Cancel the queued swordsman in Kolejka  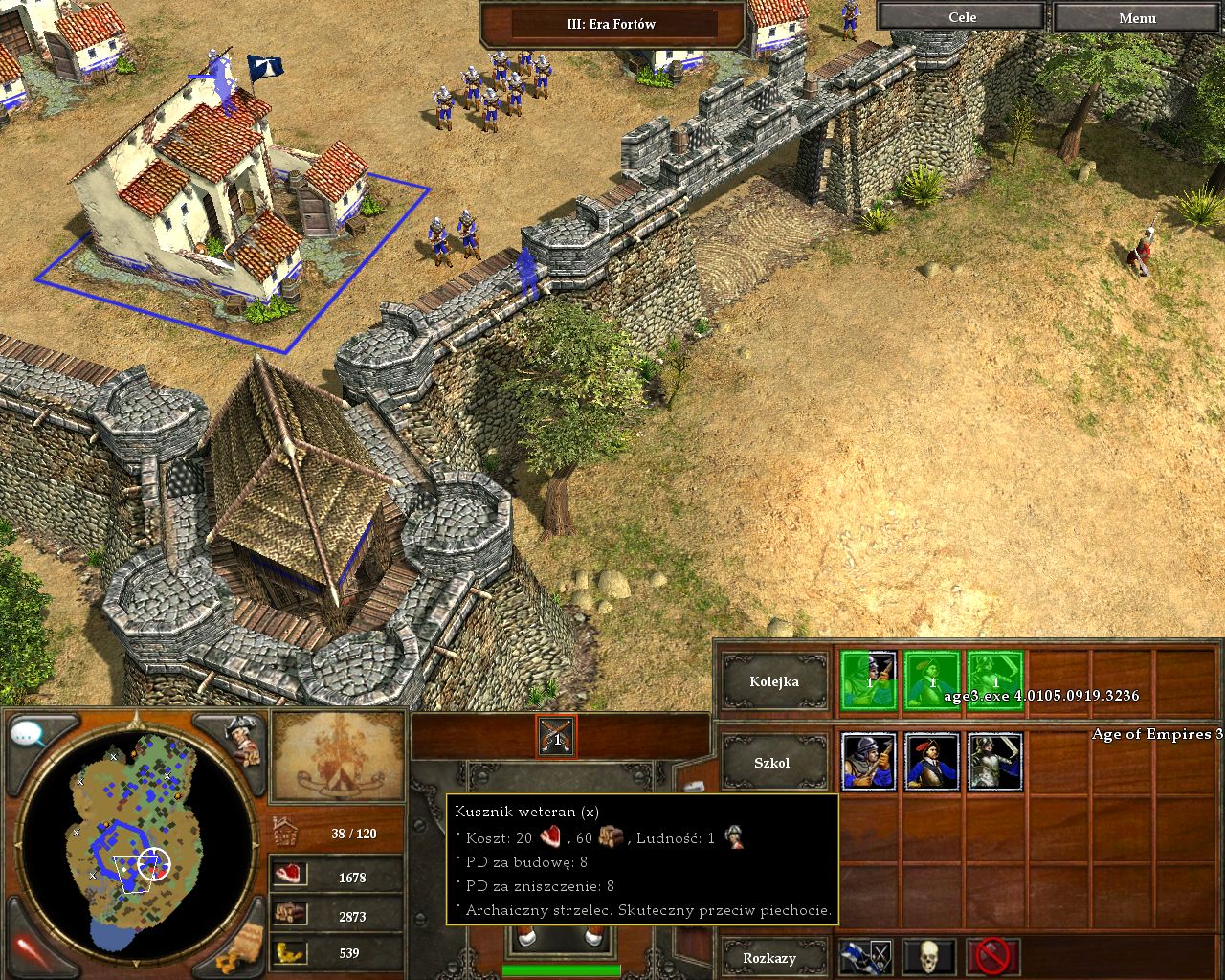tap(995, 680)
